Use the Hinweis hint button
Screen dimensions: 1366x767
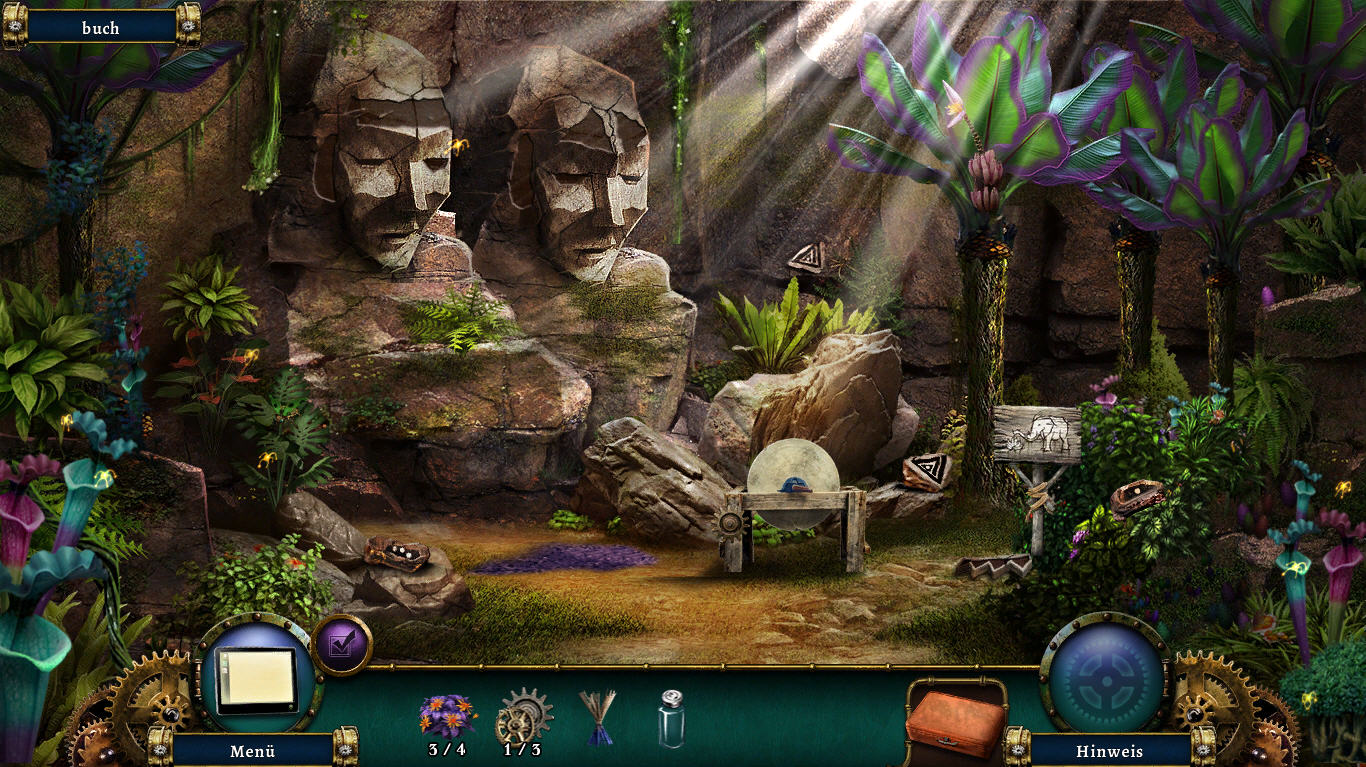pyautogui.click(x=1109, y=750)
